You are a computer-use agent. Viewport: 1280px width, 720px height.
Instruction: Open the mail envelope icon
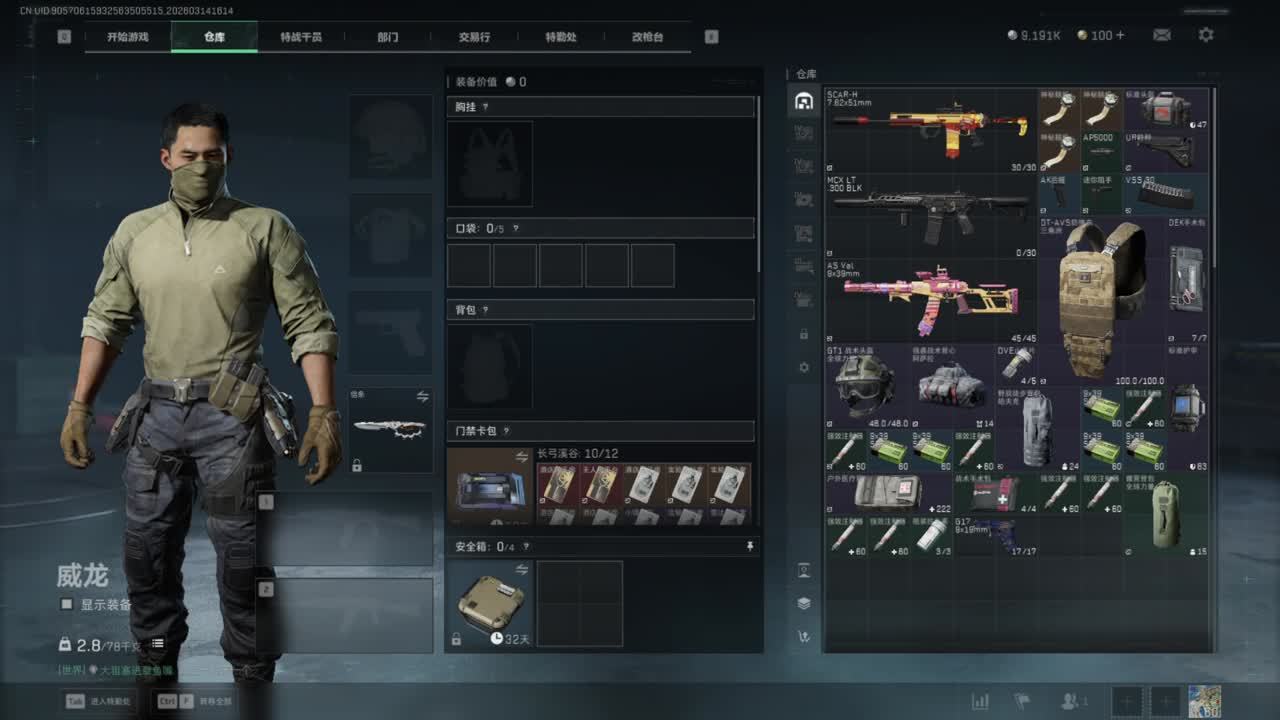(x=1162, y=35)
